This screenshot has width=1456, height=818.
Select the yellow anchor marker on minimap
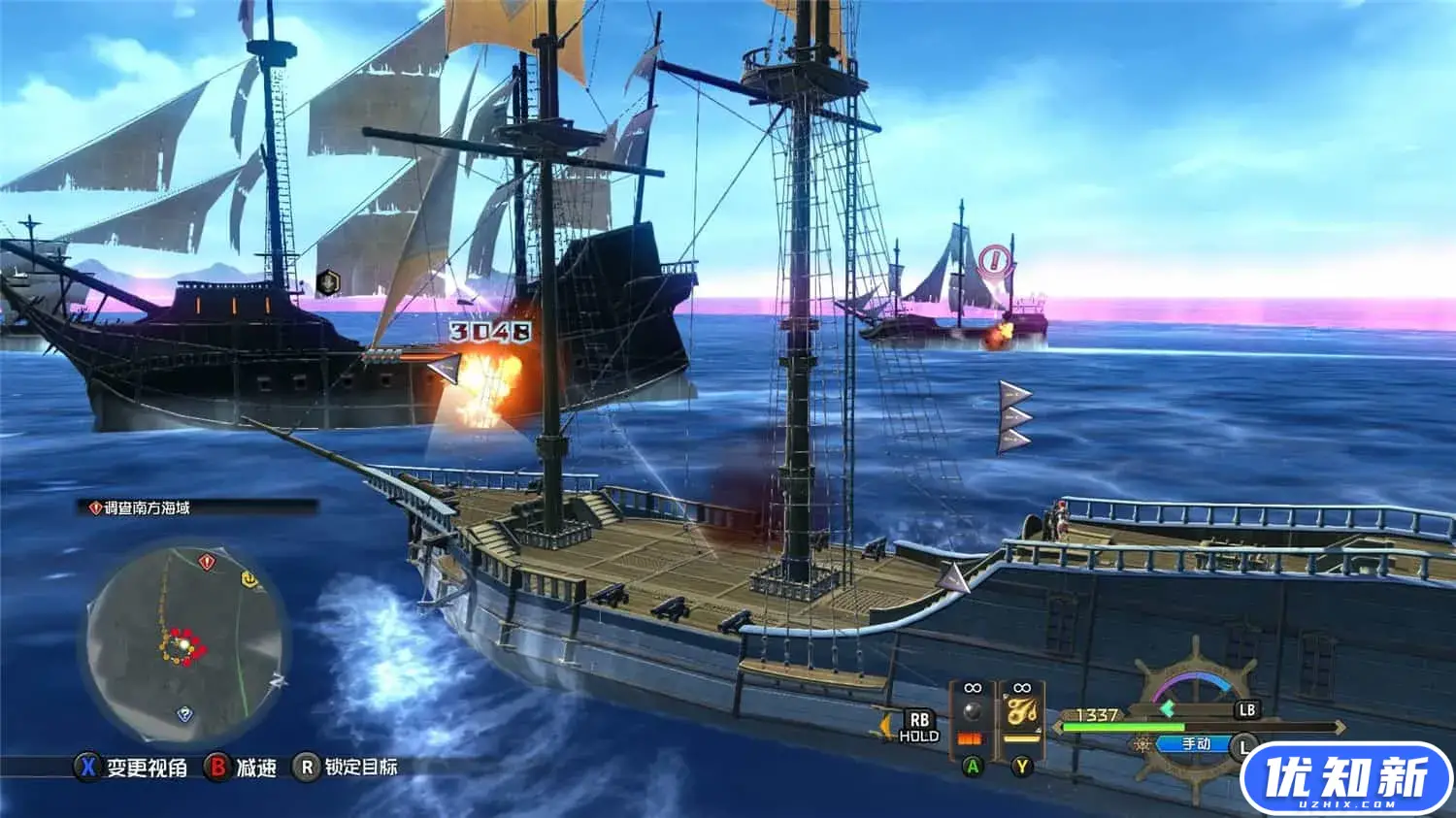click(249, 579)
